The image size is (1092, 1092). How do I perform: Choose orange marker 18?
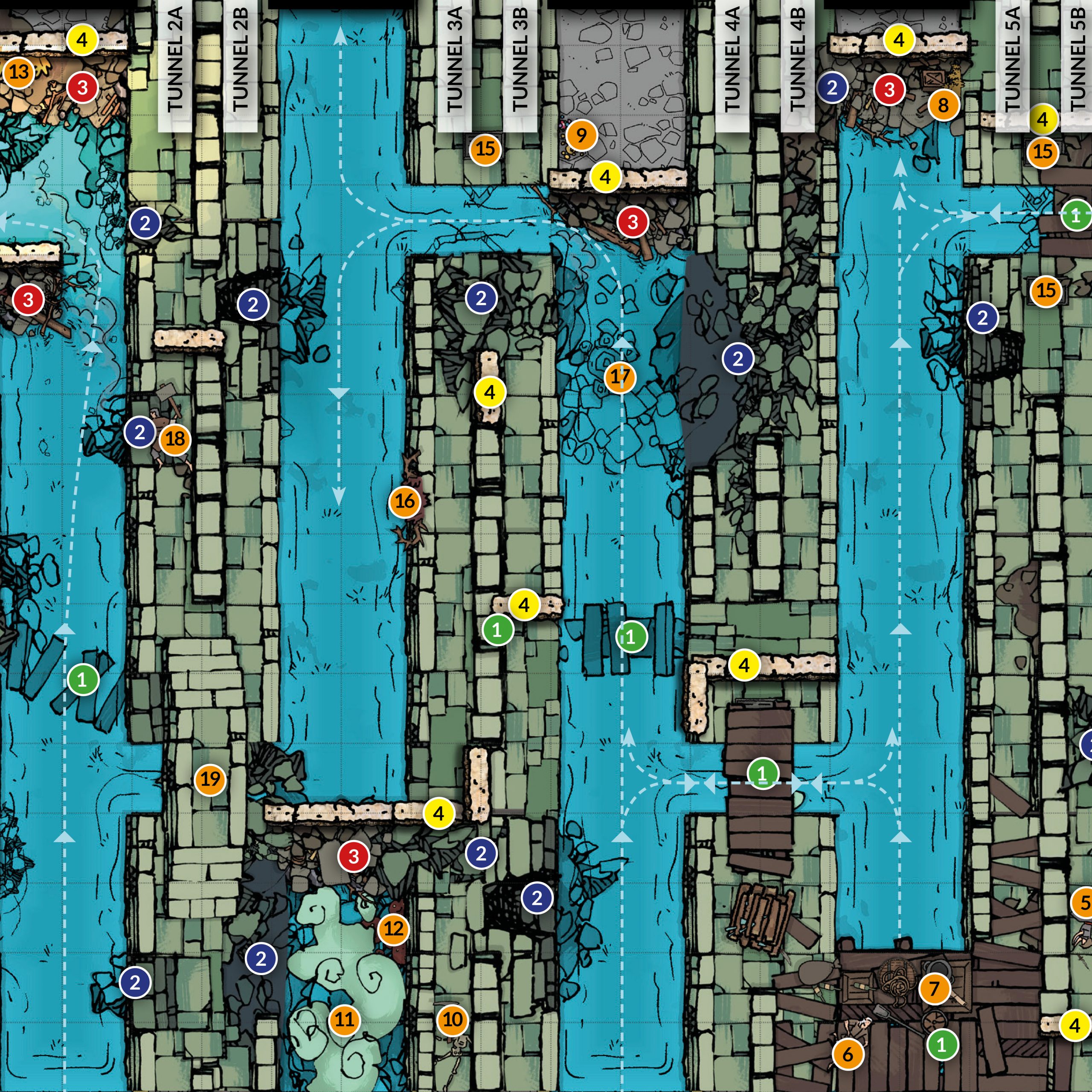click(175, 439)
